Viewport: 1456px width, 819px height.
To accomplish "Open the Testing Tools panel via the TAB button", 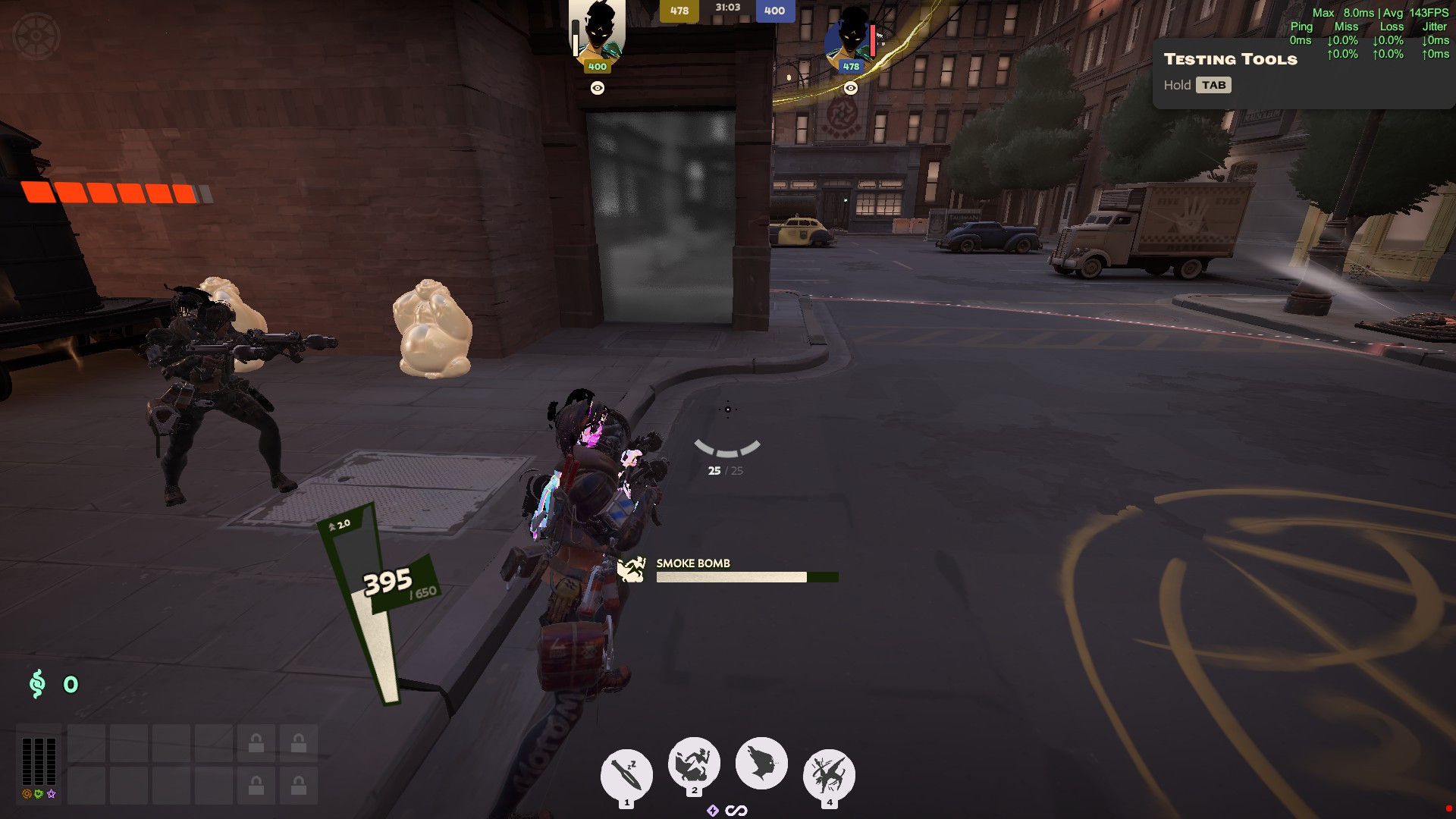I will [1214, 85].
